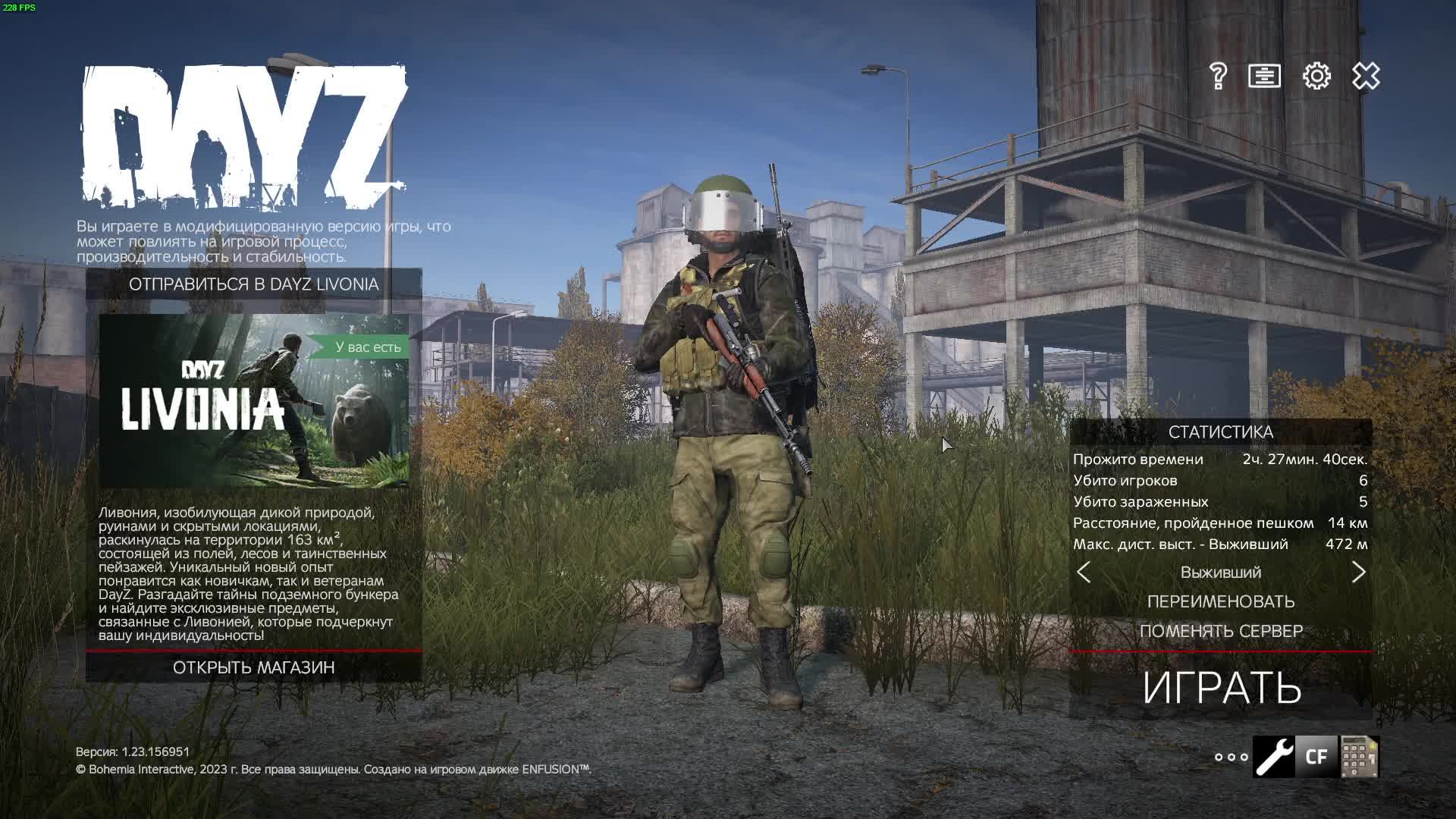Open the CF mod icon
The image size is (1456, 819).
click(1316, 756)
